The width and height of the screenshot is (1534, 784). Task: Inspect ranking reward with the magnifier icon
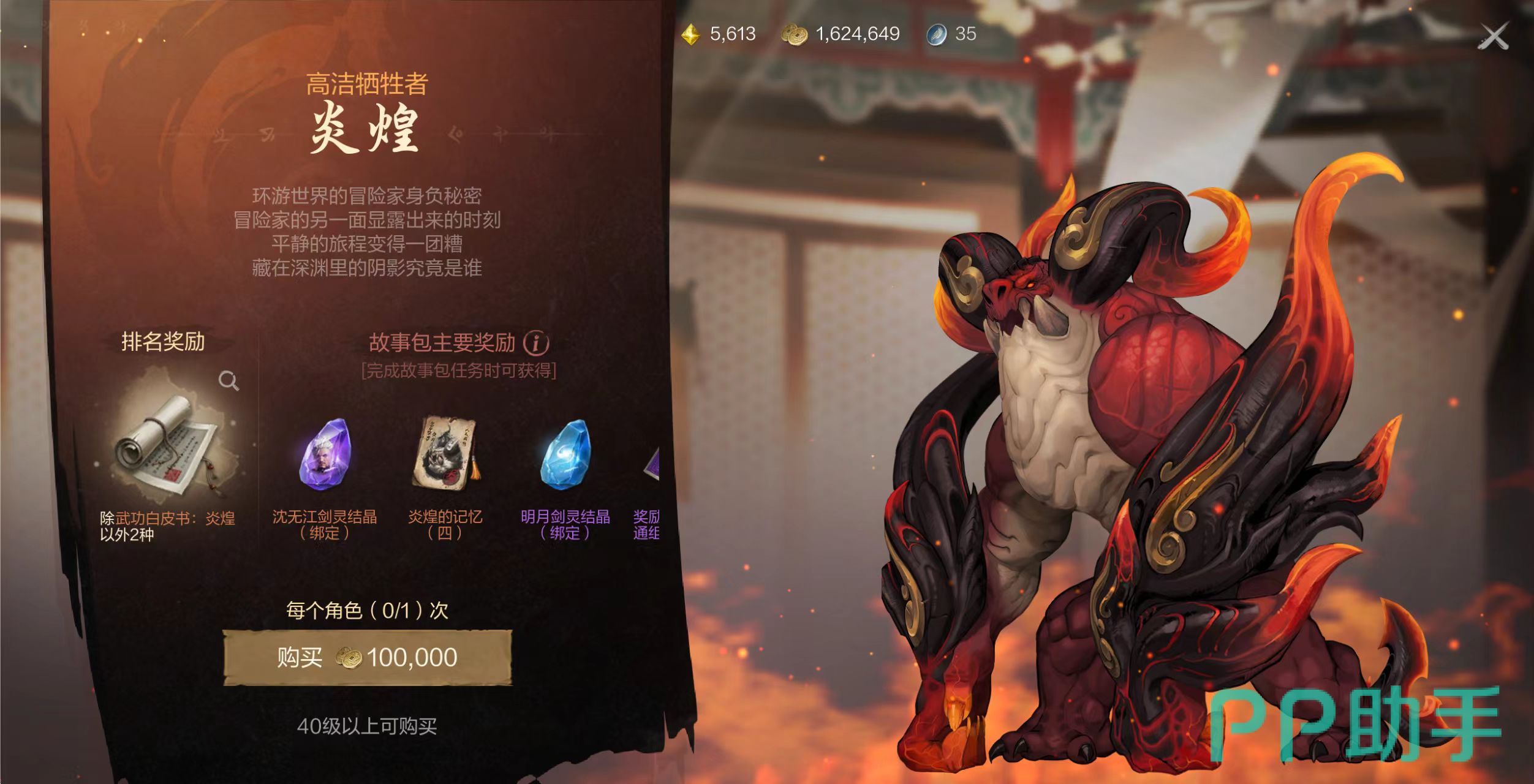[229, 381]
